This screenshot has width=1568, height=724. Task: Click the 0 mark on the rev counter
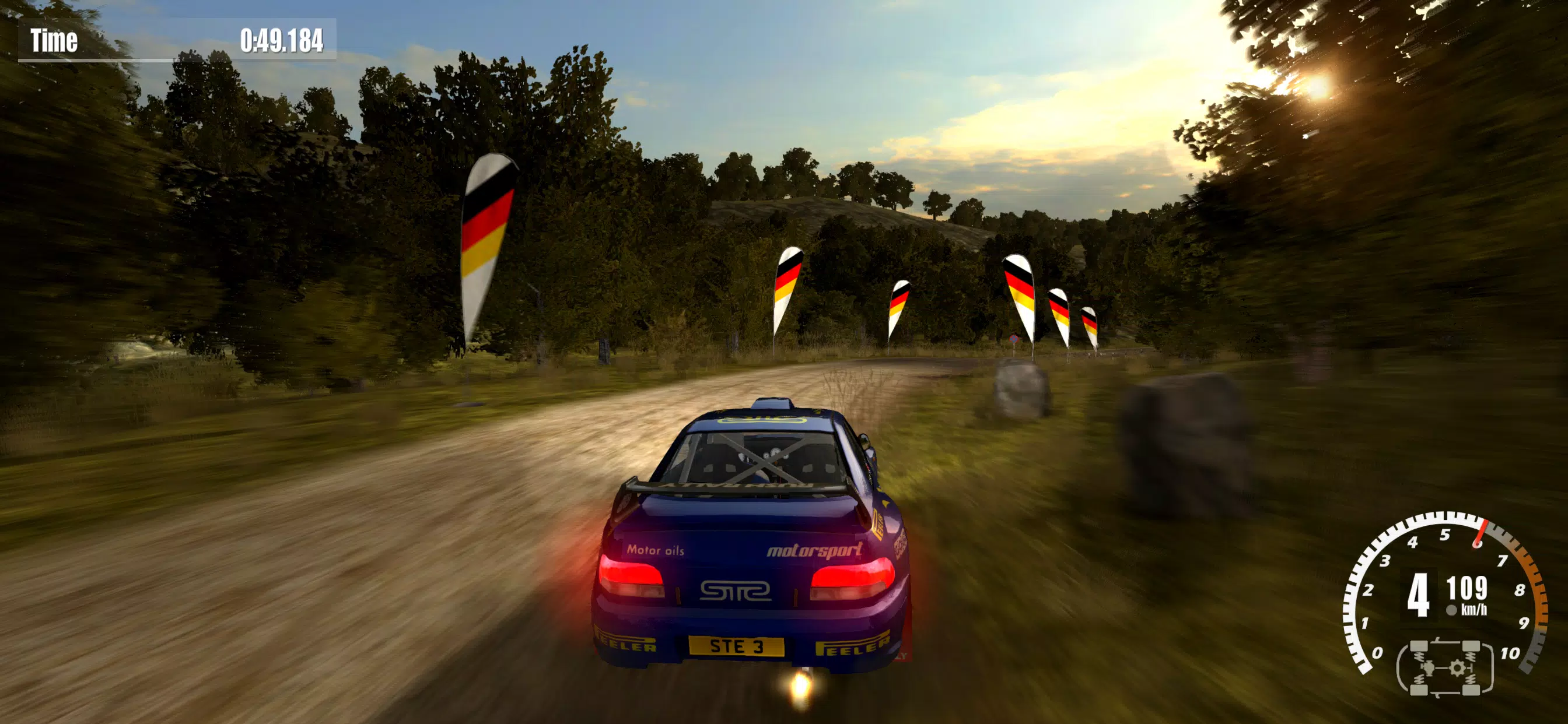1377,653
